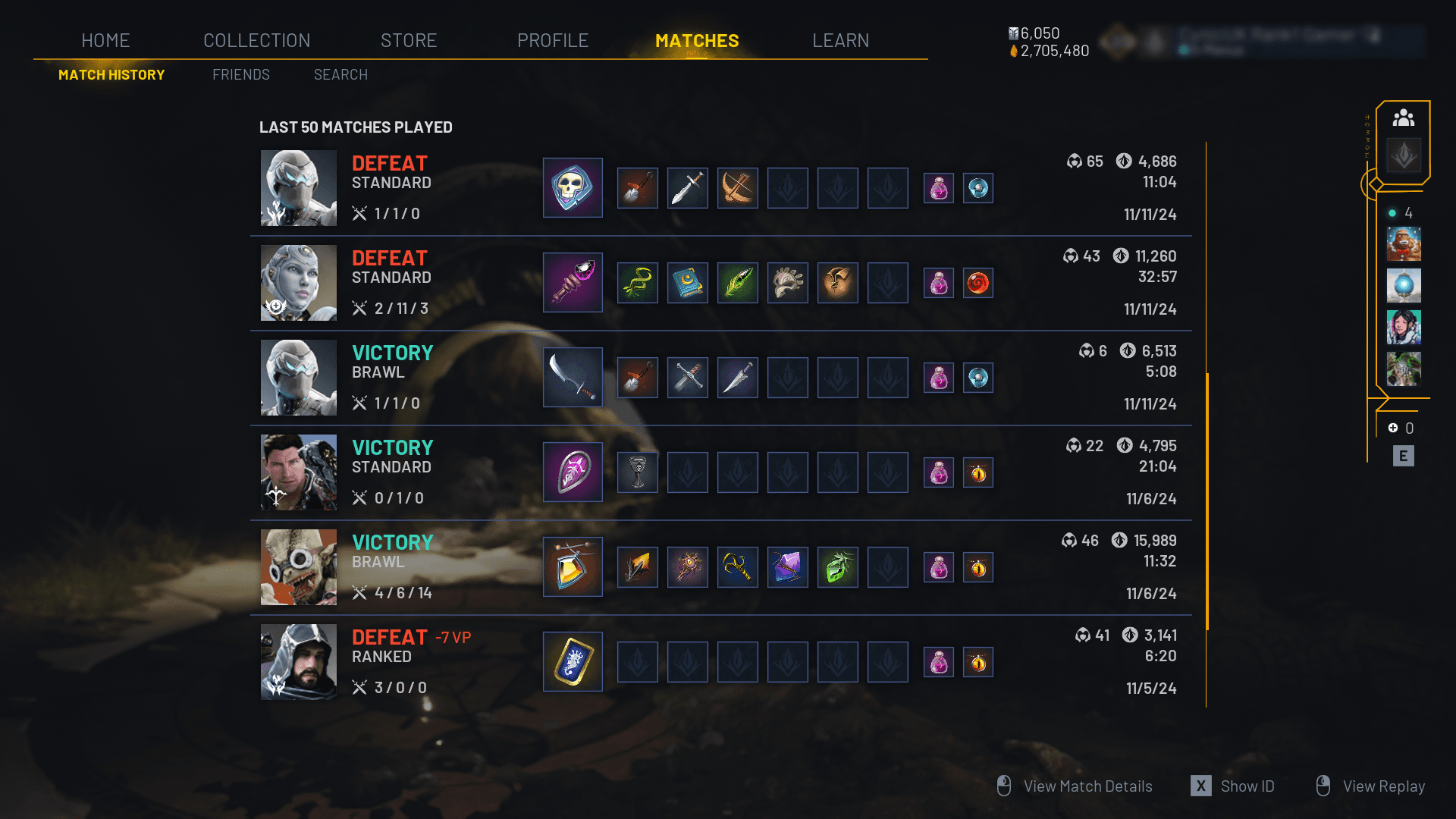Open the Profile tab
This screenshot has height=819, width=1456.
click(x=553, y=40)
